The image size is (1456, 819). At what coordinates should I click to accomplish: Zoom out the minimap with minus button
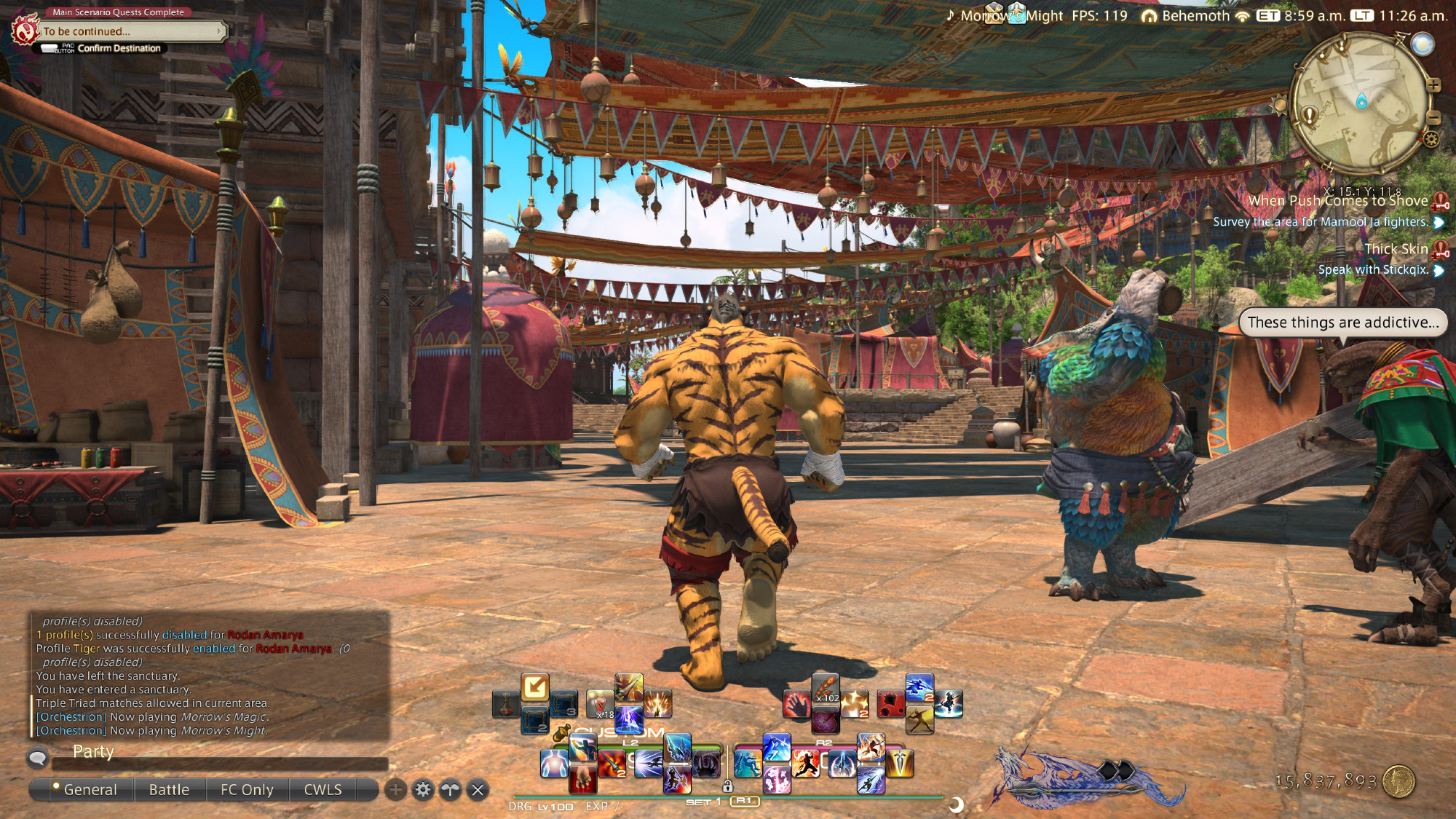click(1433, 116)
